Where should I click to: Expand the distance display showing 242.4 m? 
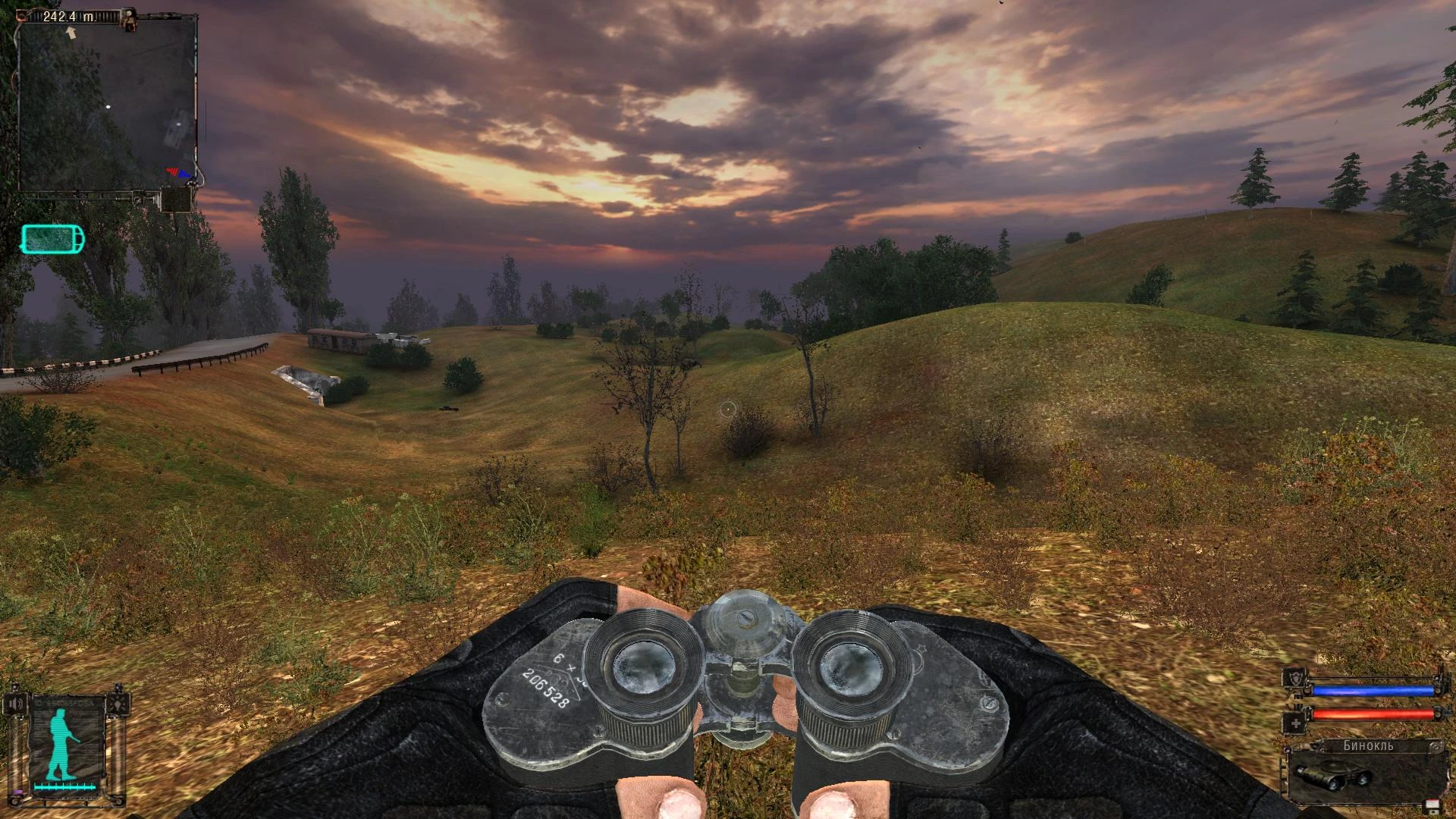tap(69, 16)
